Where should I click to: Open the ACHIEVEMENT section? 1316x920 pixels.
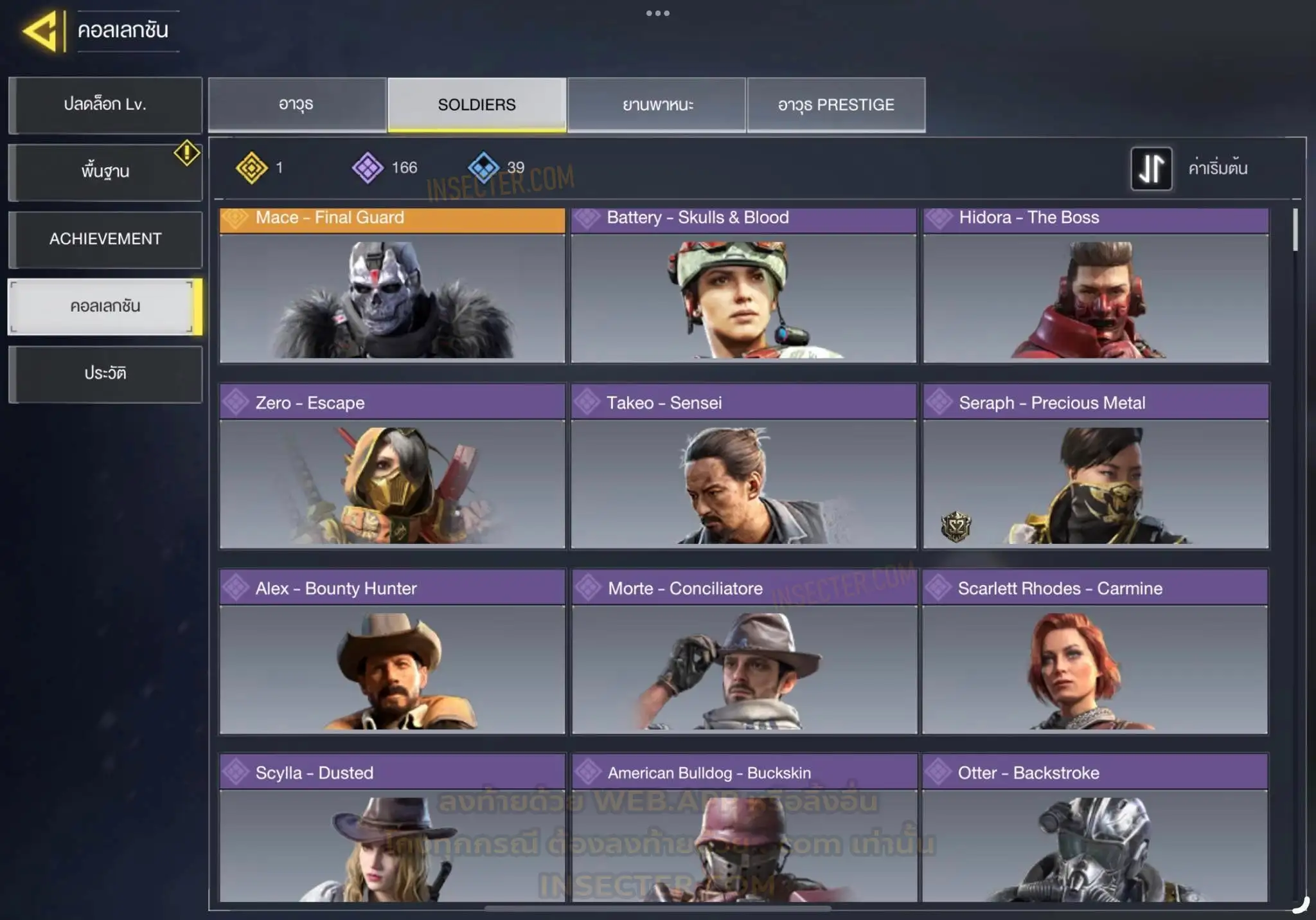(x=105, y=239)
